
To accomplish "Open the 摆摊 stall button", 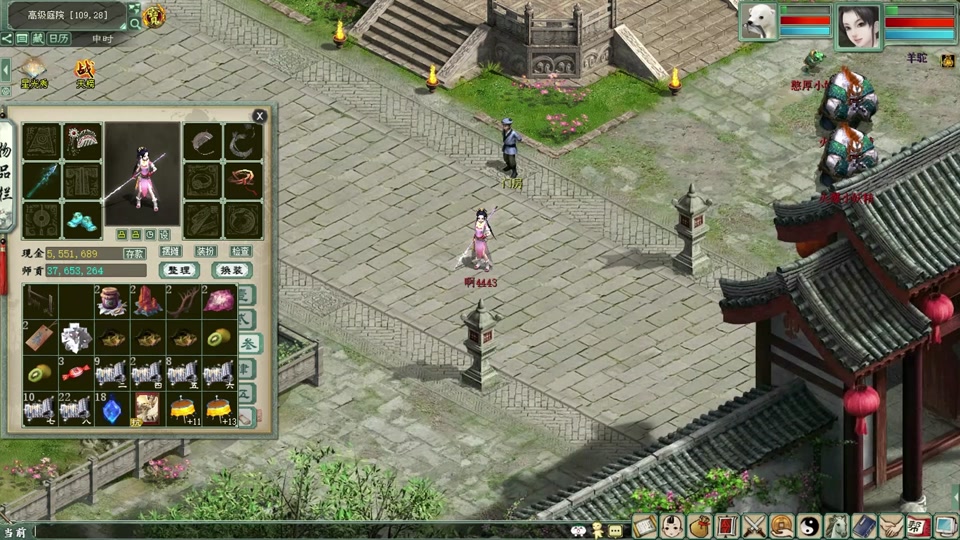I will (170, 252).
